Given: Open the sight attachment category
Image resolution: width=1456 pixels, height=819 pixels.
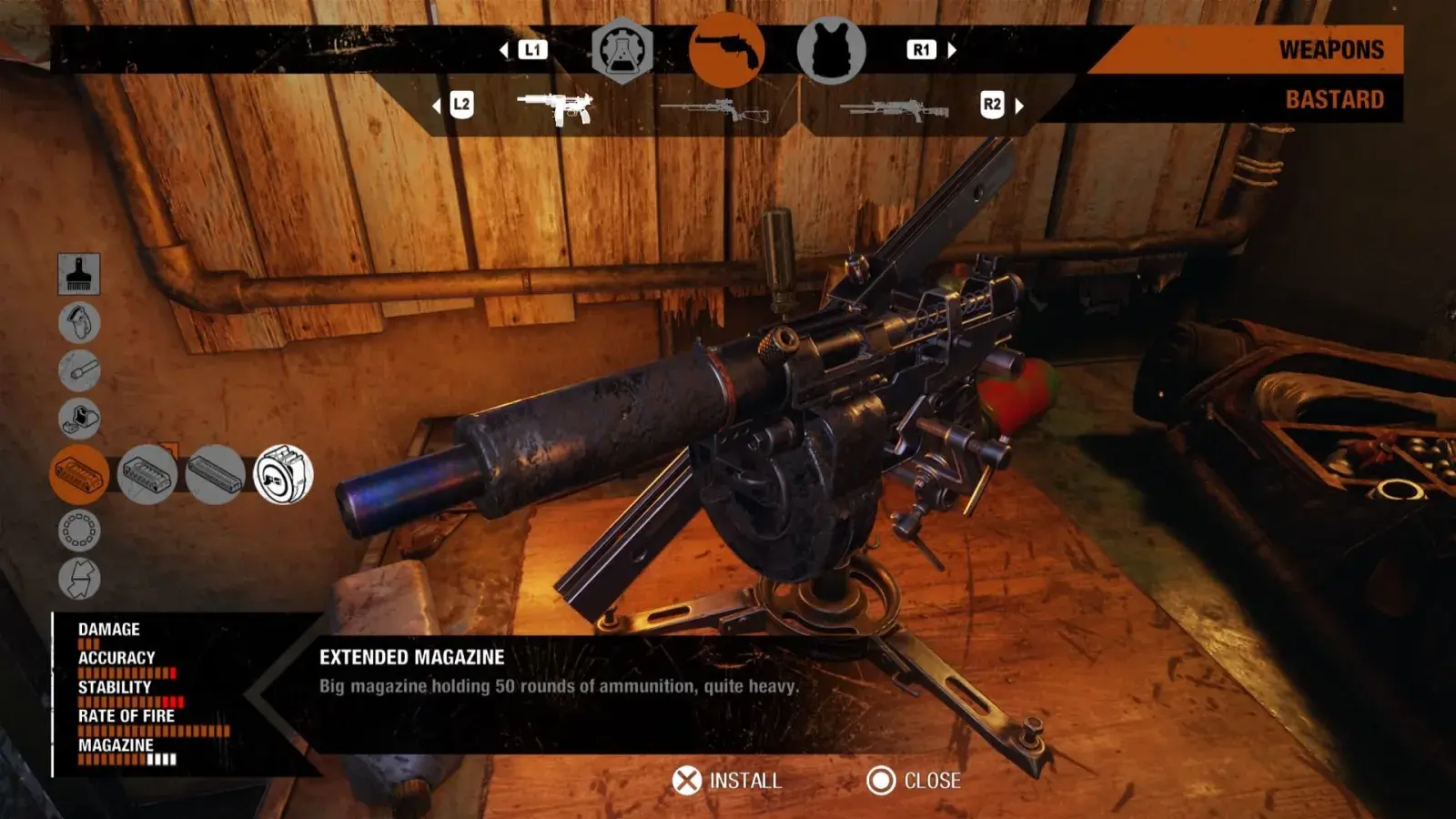Looking at the screenshot, I should (79, 419).
